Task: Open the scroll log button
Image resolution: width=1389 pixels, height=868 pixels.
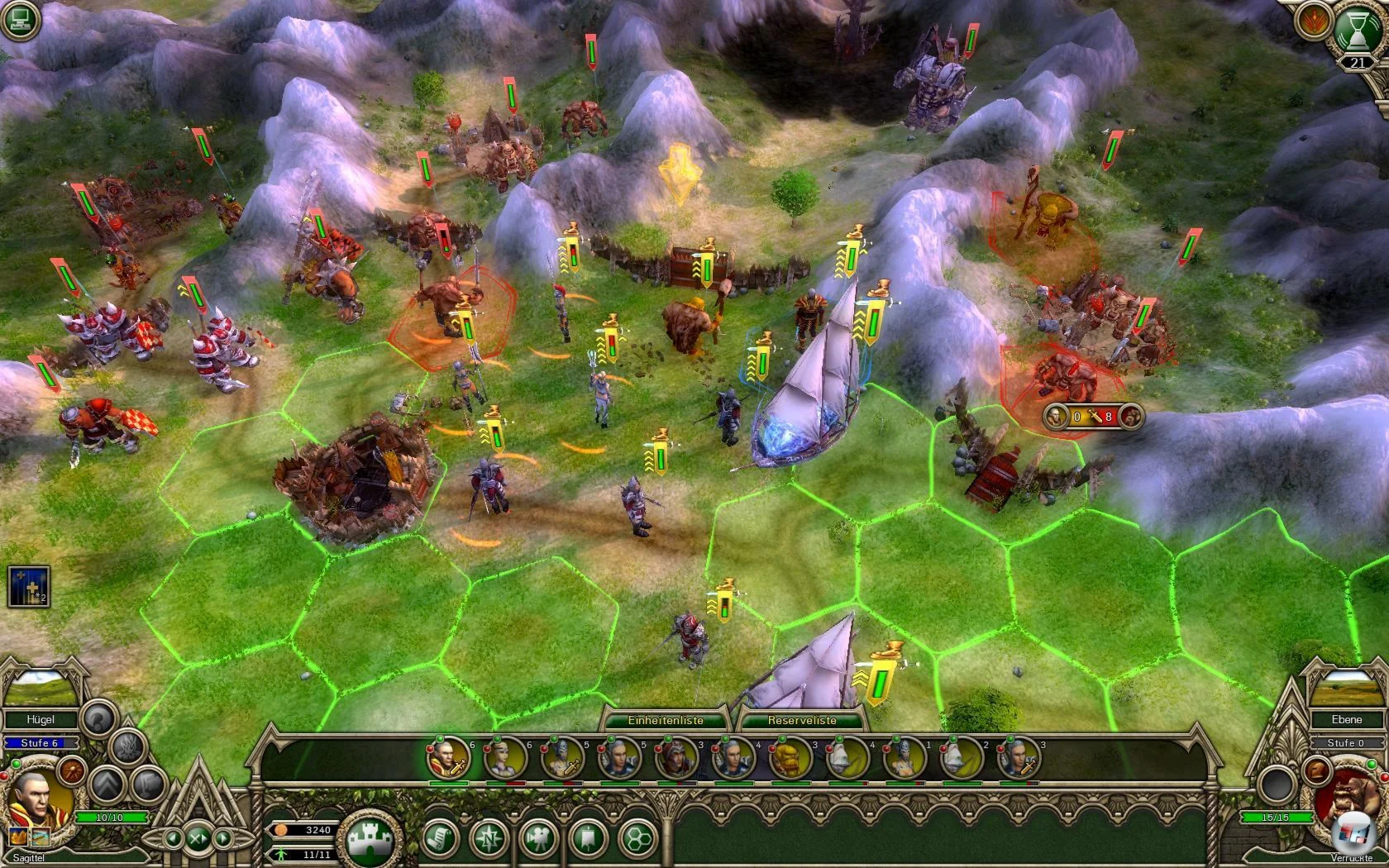Action: (x=442, y=839)
